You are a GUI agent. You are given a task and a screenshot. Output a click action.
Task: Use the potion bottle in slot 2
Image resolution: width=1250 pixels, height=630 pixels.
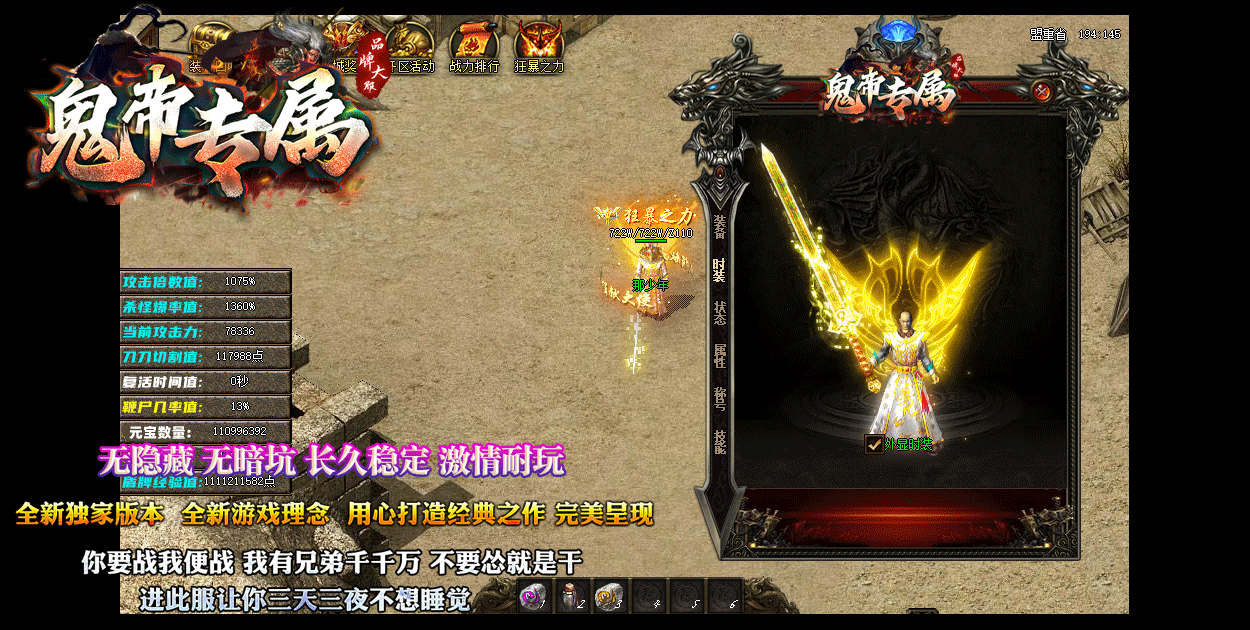click(x=571, y=596)
